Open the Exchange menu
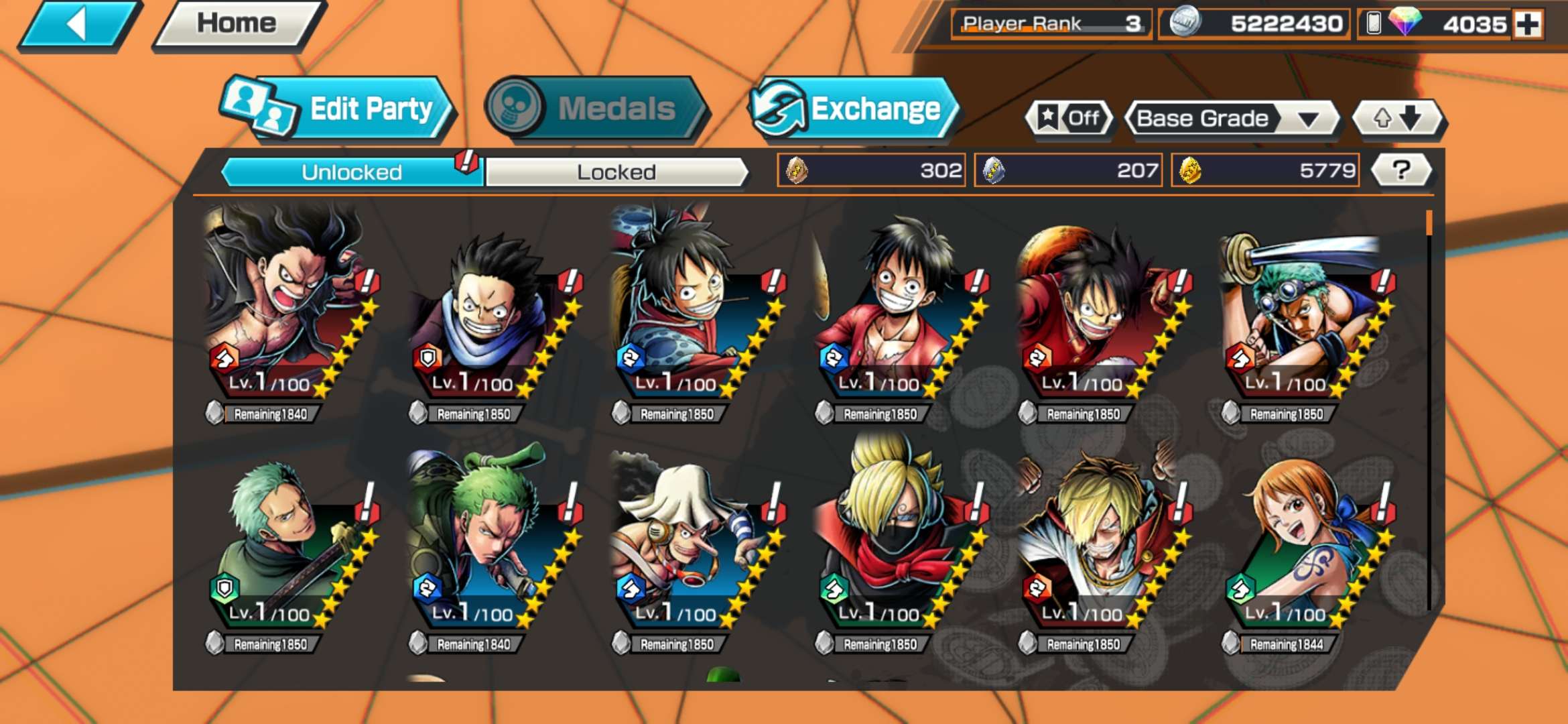1568x724 pixels. (x=853, y=109)
